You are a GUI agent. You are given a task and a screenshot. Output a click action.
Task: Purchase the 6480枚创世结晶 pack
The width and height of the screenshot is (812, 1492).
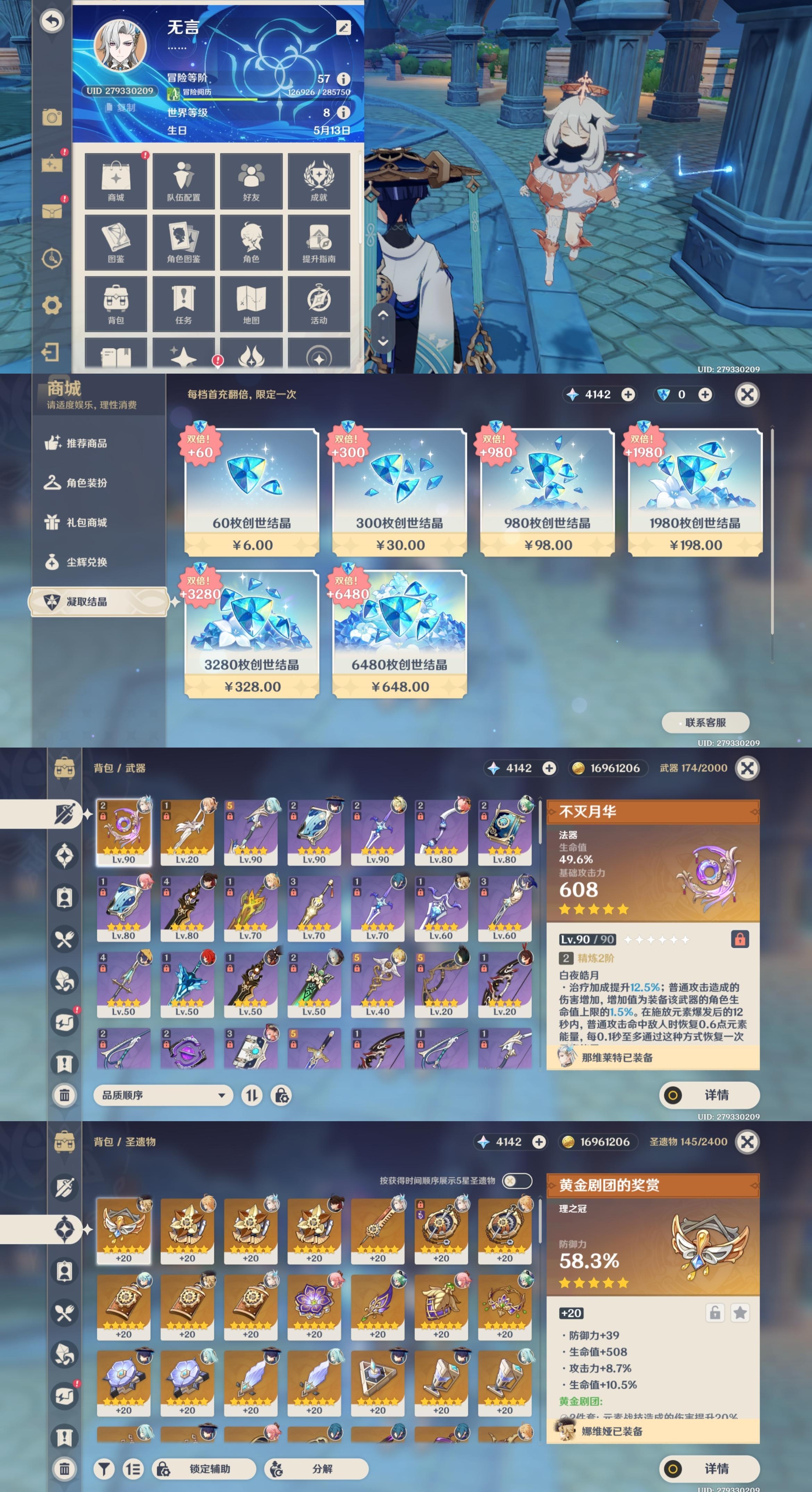pos(399,634)
